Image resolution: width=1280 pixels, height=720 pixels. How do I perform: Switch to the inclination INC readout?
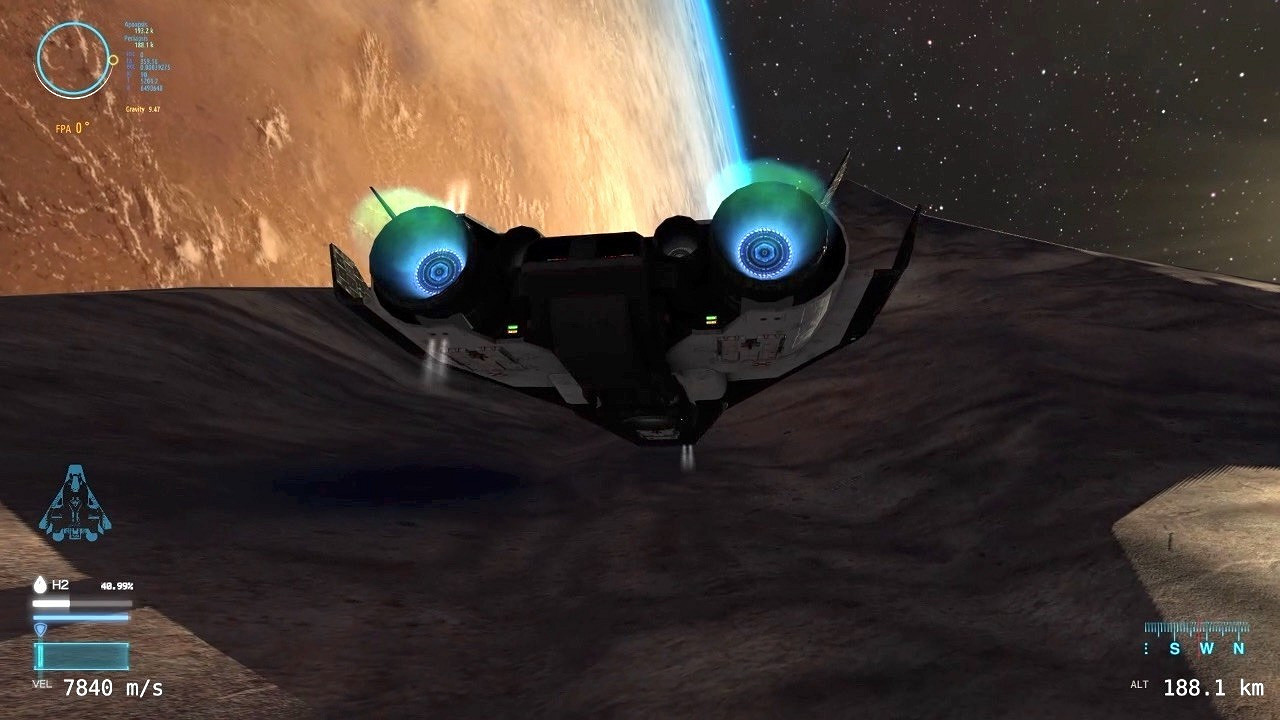click(135, 53)
